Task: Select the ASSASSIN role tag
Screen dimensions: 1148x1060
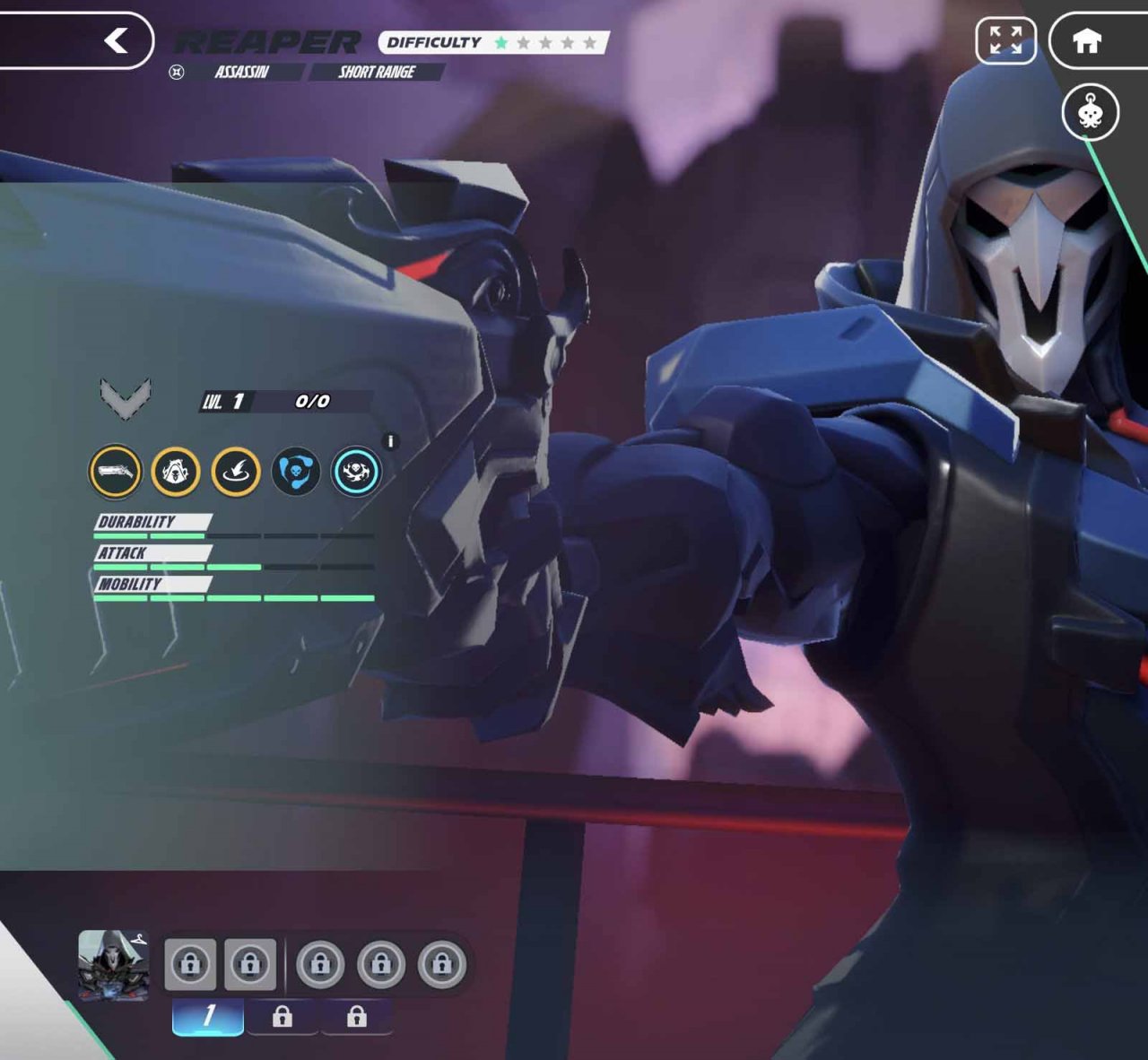Action: pos(242,73)
